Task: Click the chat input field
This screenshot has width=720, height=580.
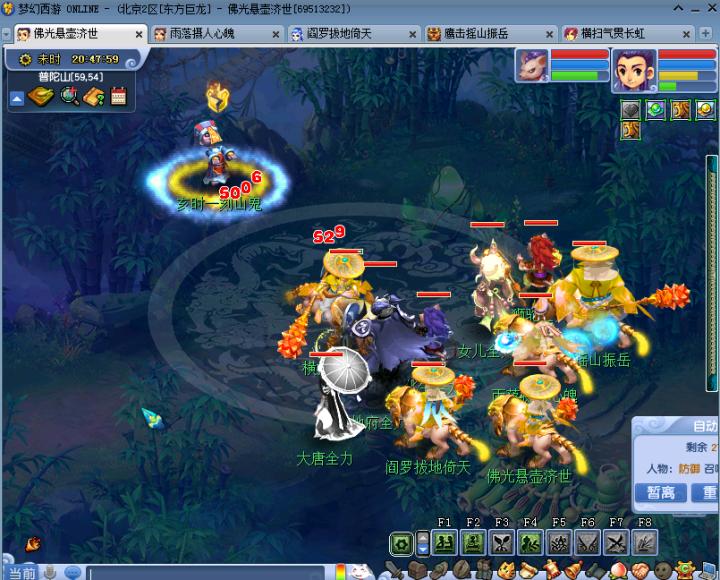Action: 200,573
